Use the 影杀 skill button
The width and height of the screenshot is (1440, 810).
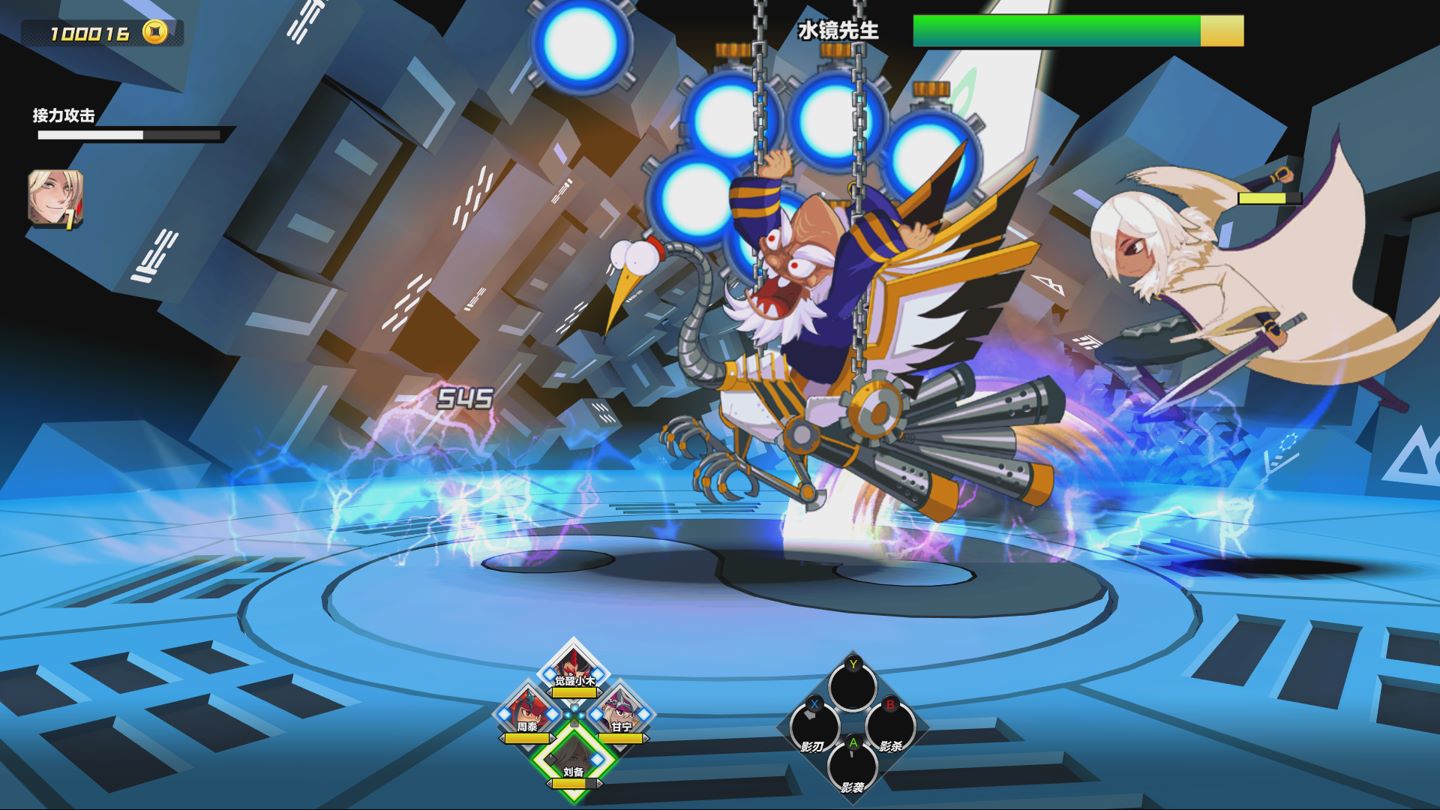click(x=891, y=727)
